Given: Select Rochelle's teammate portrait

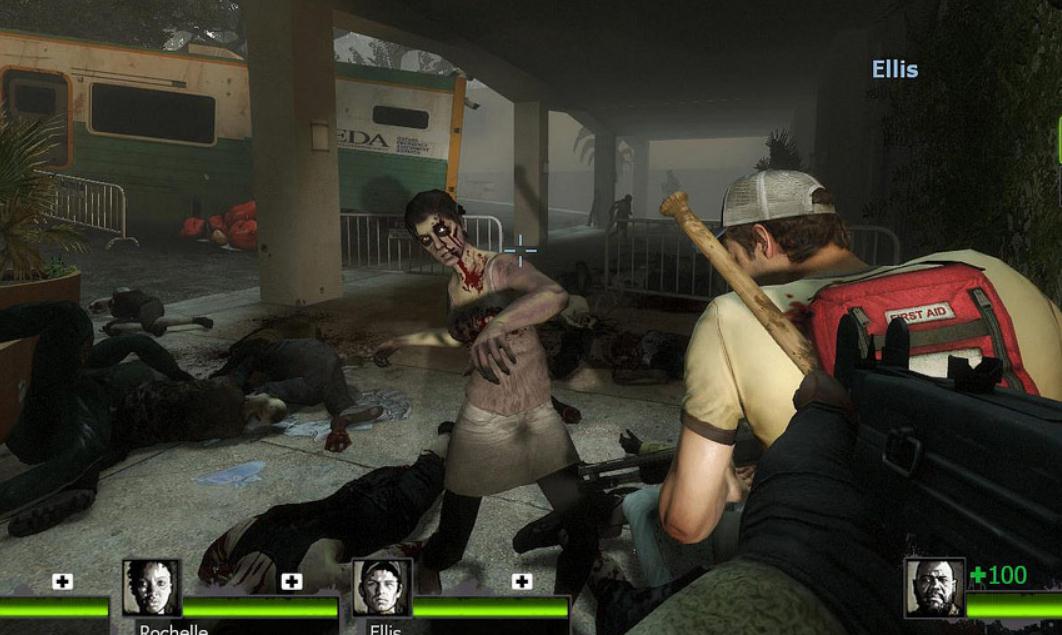Looking at the screenshot, I should 152,588.
